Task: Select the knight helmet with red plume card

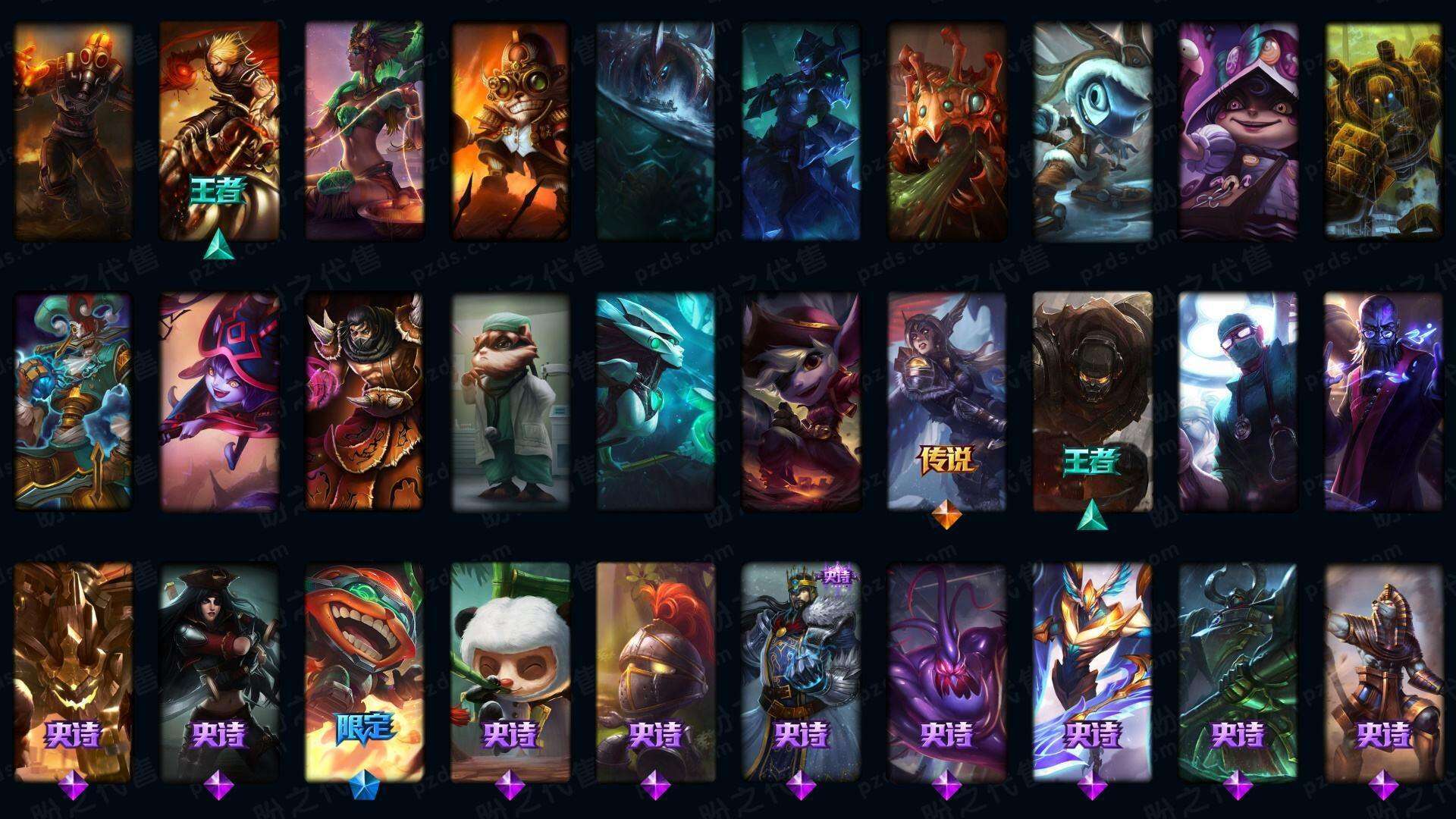Action: [655, 671]
